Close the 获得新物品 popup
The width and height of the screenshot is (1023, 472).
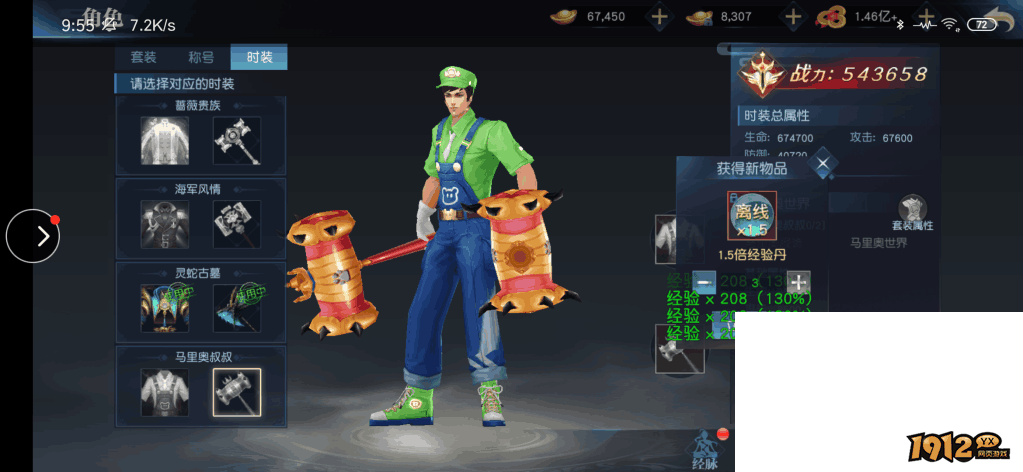coord(823,164)
